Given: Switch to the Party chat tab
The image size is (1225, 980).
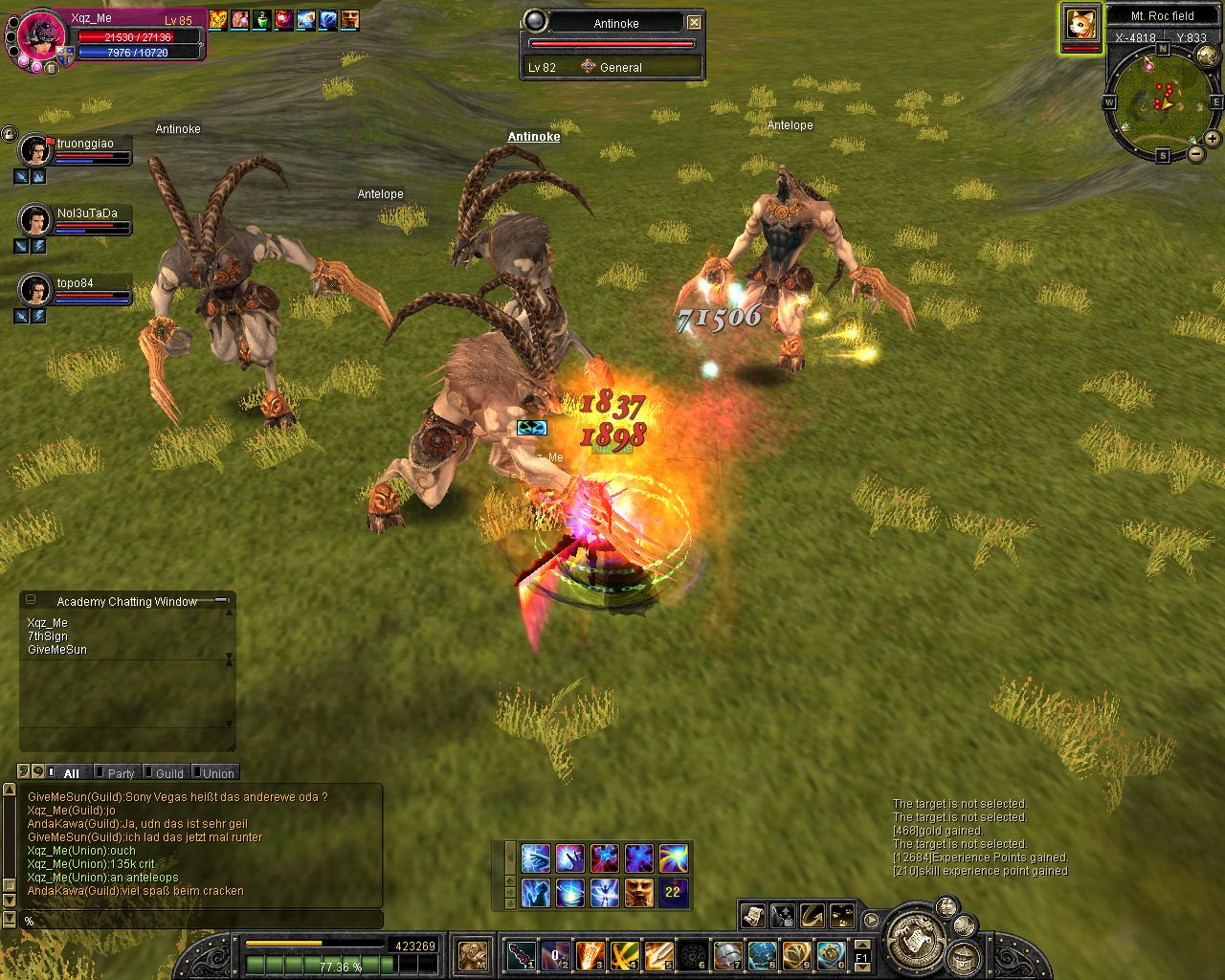Looking at the screenshot, I should 121,773.
